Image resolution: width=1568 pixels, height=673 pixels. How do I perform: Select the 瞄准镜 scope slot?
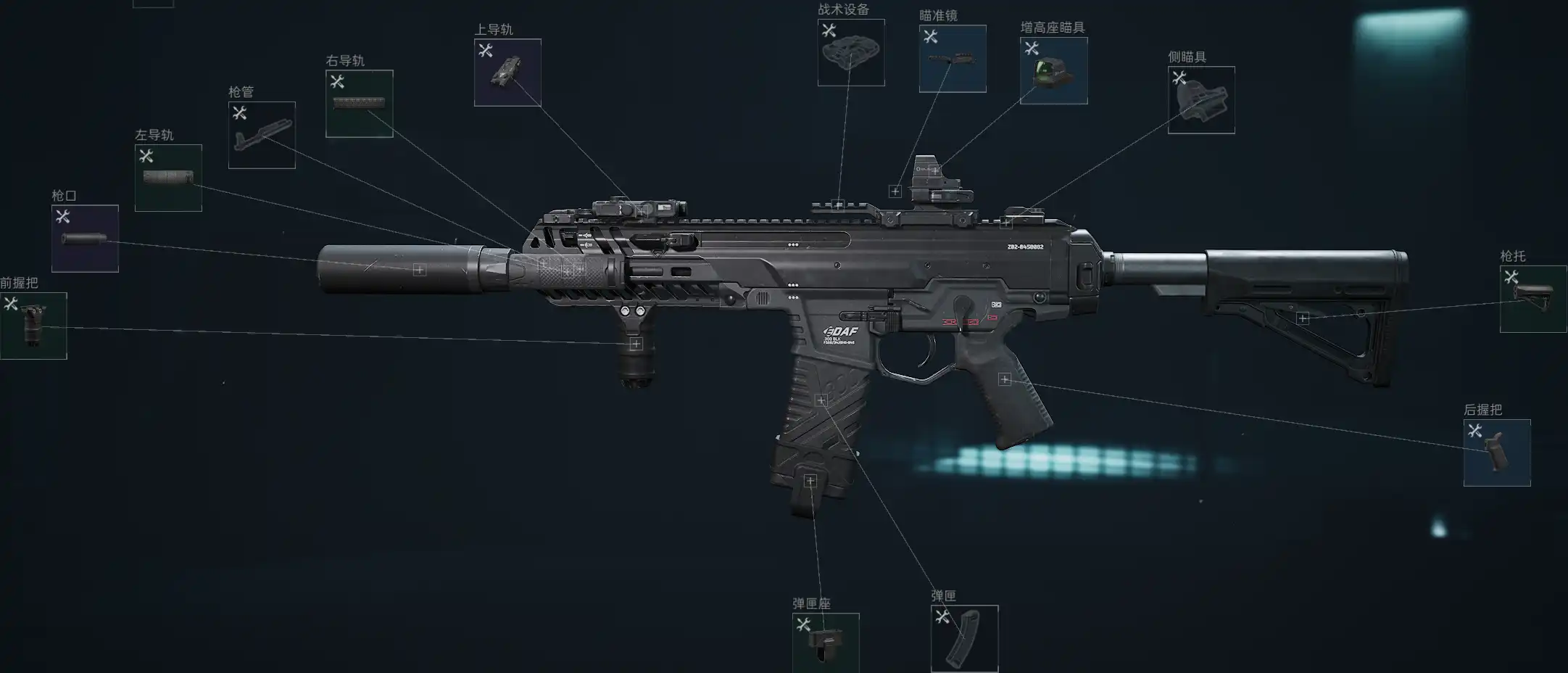click(x=953, y=59)
